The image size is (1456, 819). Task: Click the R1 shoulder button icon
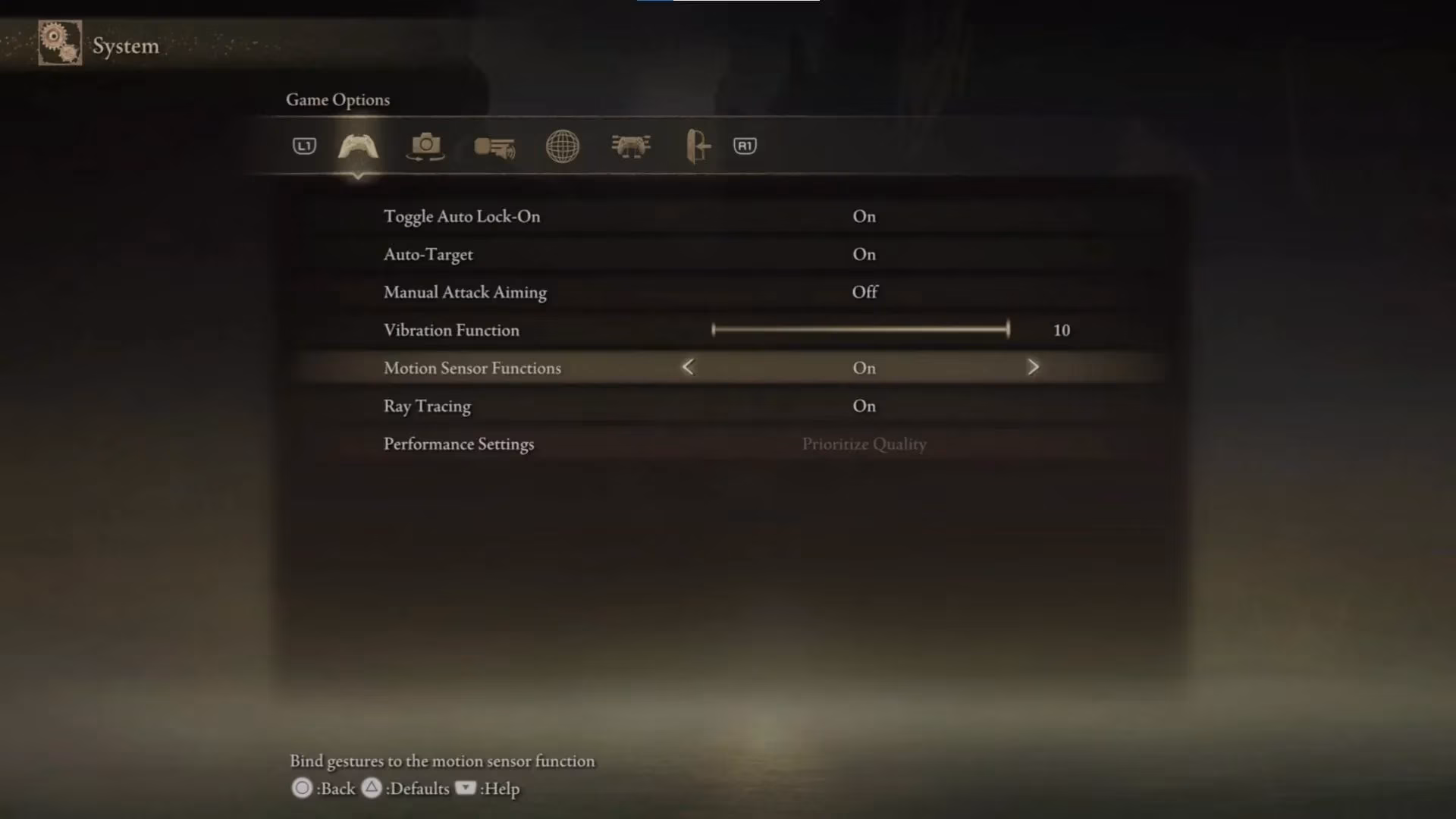click(745, 146)
